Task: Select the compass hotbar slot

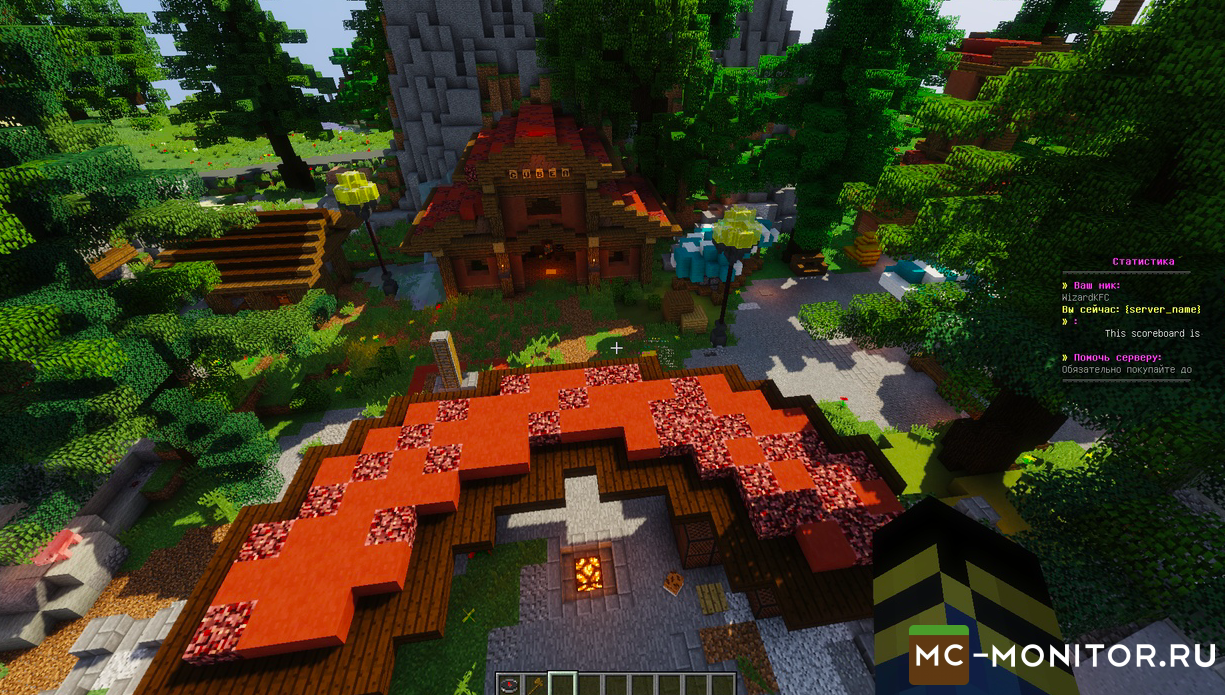Action: pos(511,685)
